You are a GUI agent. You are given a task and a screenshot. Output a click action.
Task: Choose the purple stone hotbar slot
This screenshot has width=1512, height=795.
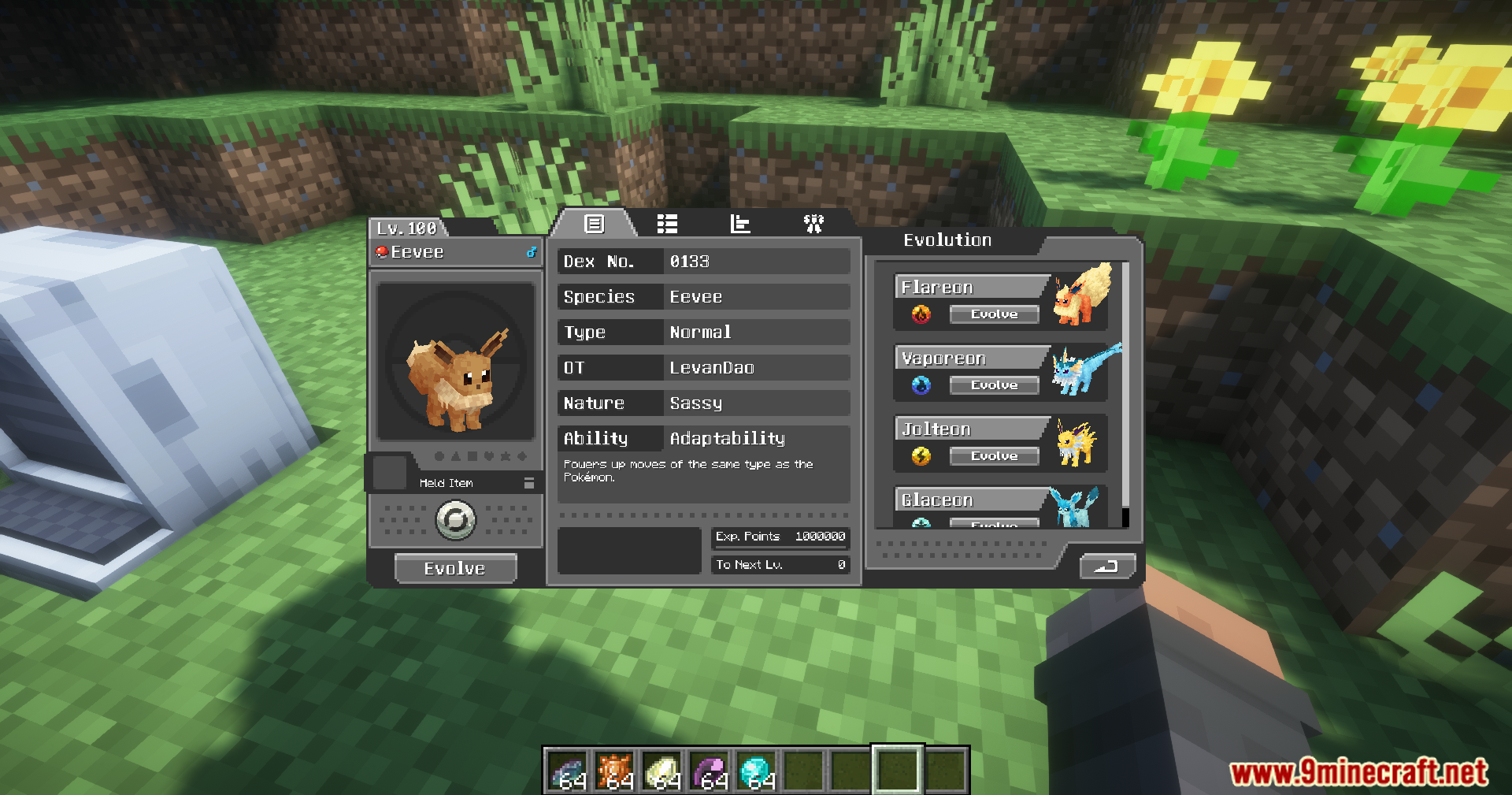pyautogui.click(x=709, y=771)
